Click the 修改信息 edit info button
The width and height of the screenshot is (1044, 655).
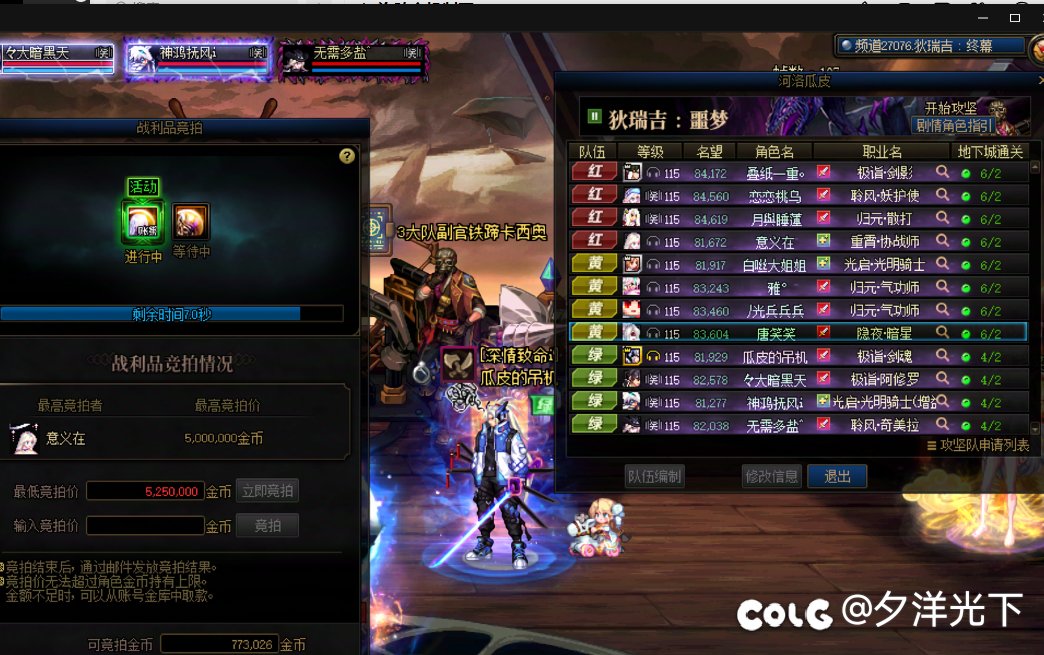771,476
